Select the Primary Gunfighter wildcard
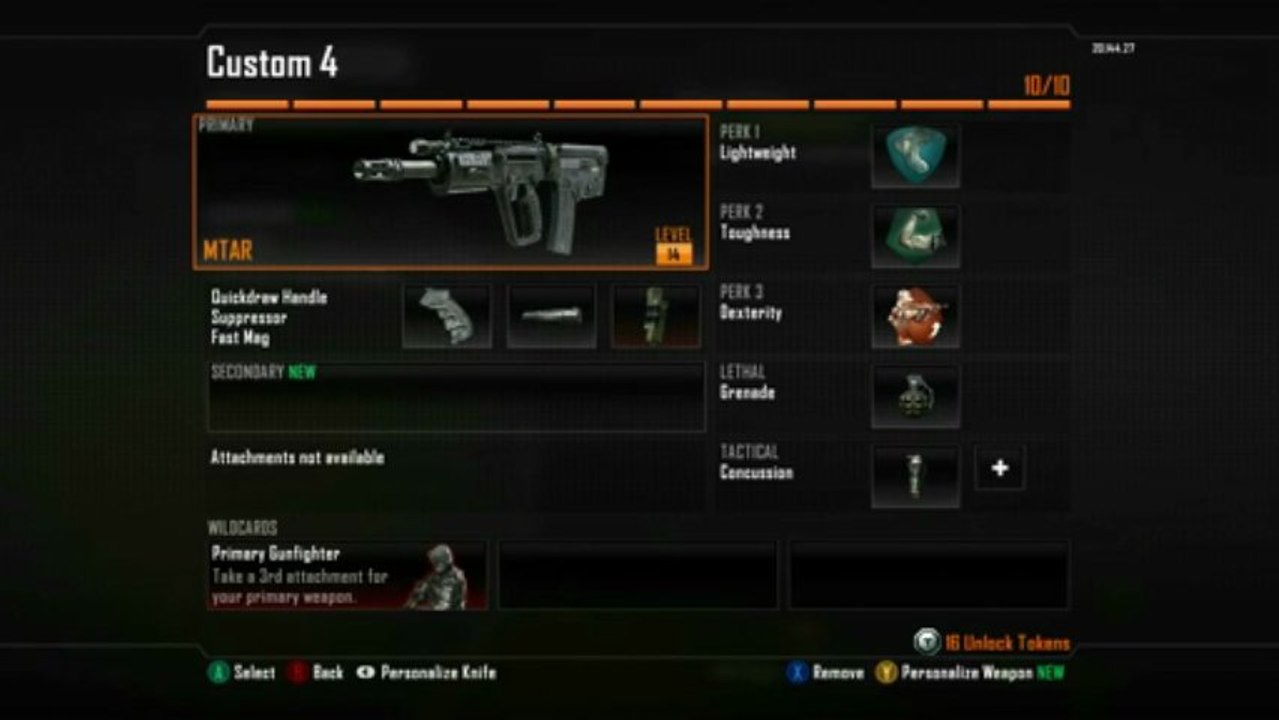 [x=347, y=576]
